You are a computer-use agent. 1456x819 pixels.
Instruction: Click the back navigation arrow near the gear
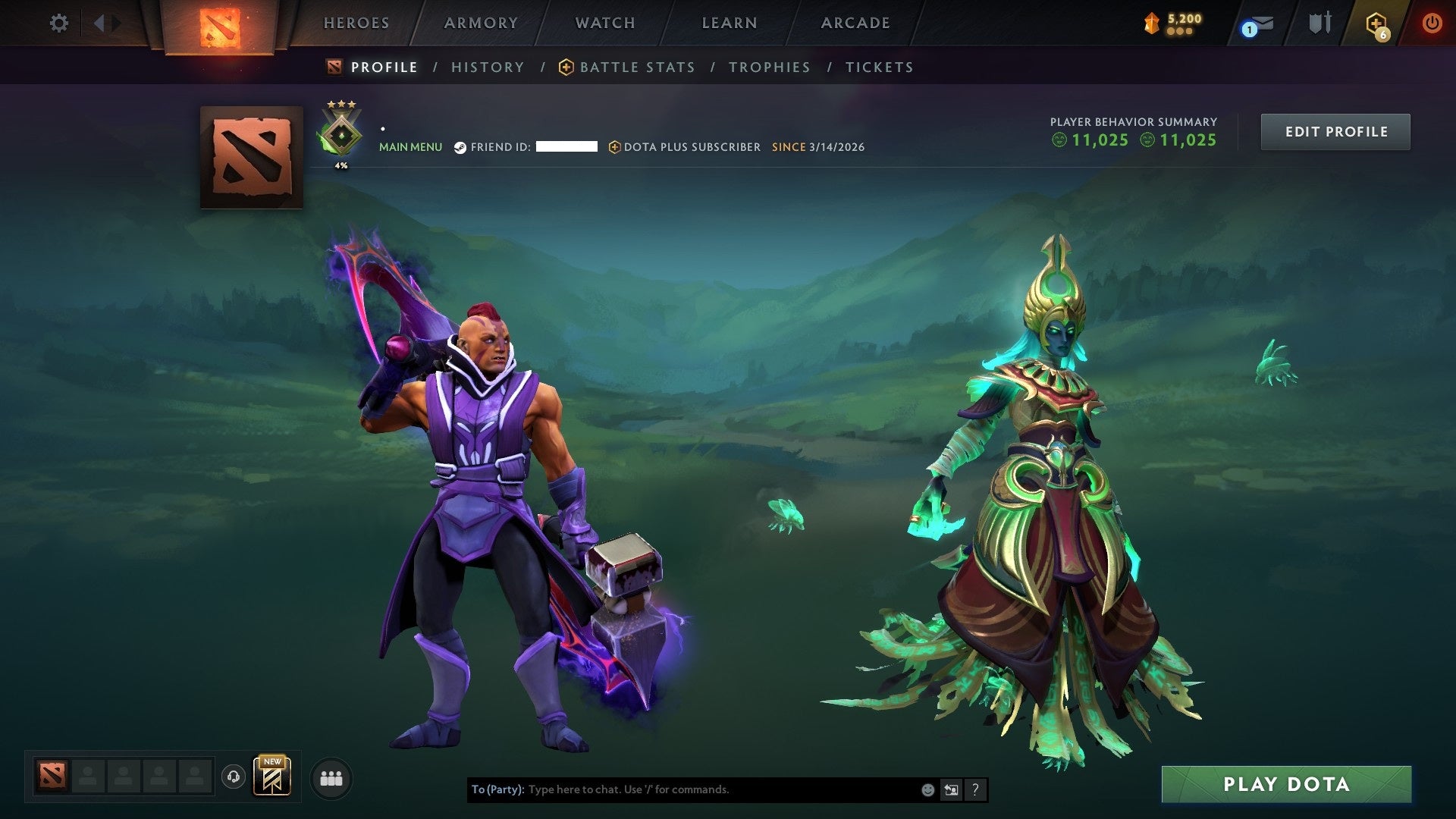[x=97, y=23]
